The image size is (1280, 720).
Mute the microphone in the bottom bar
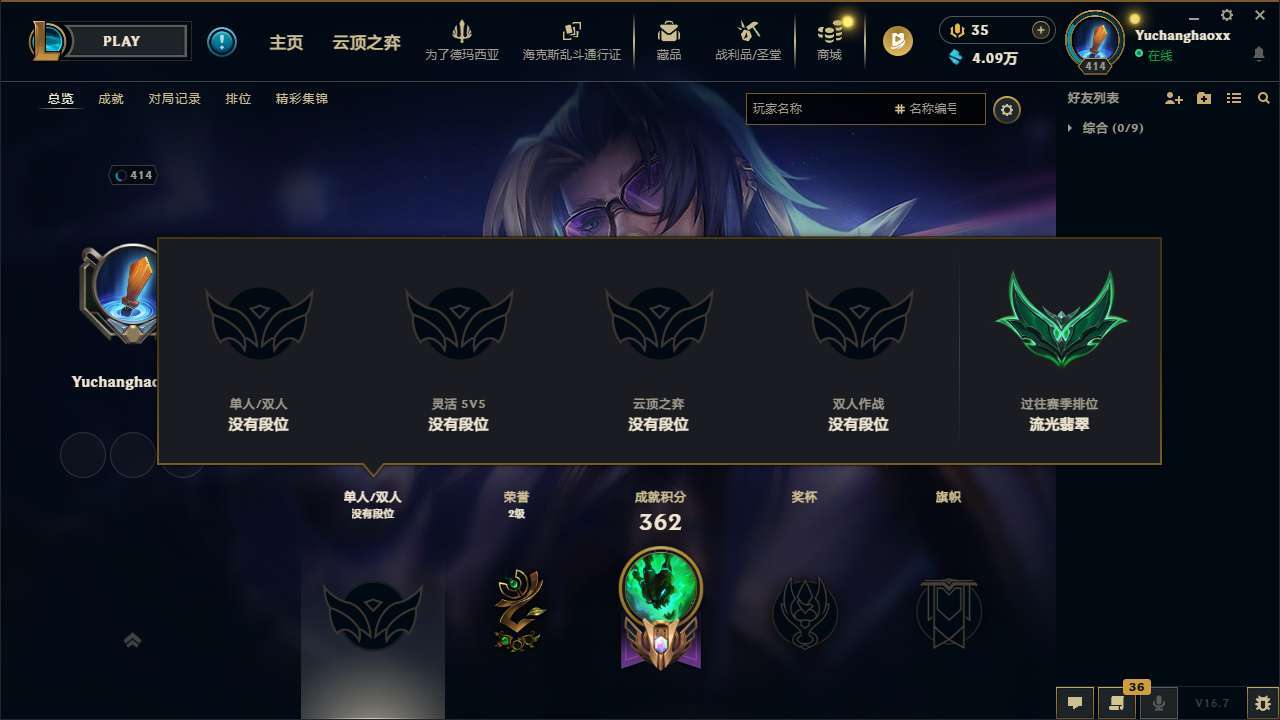click(1158, 702)
